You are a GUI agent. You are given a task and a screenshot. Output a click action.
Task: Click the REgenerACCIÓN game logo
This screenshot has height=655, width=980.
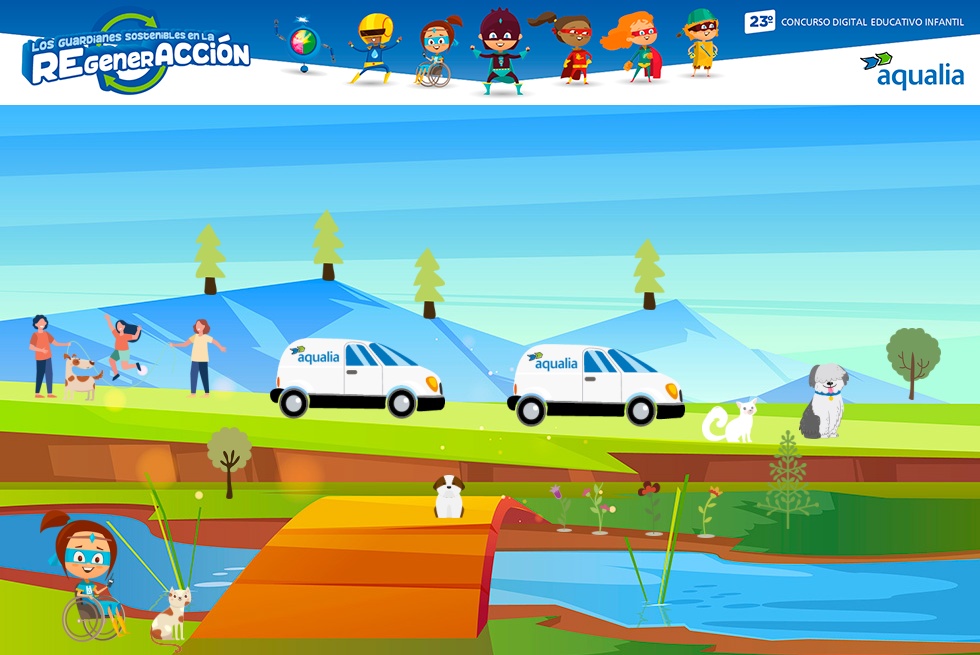[137, 55]
